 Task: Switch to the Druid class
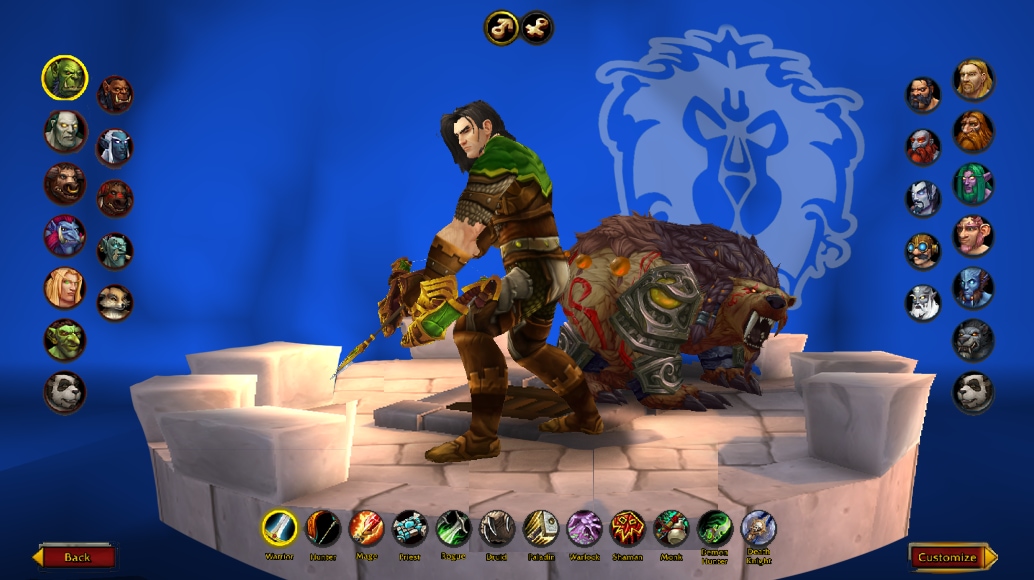[496, 527]
